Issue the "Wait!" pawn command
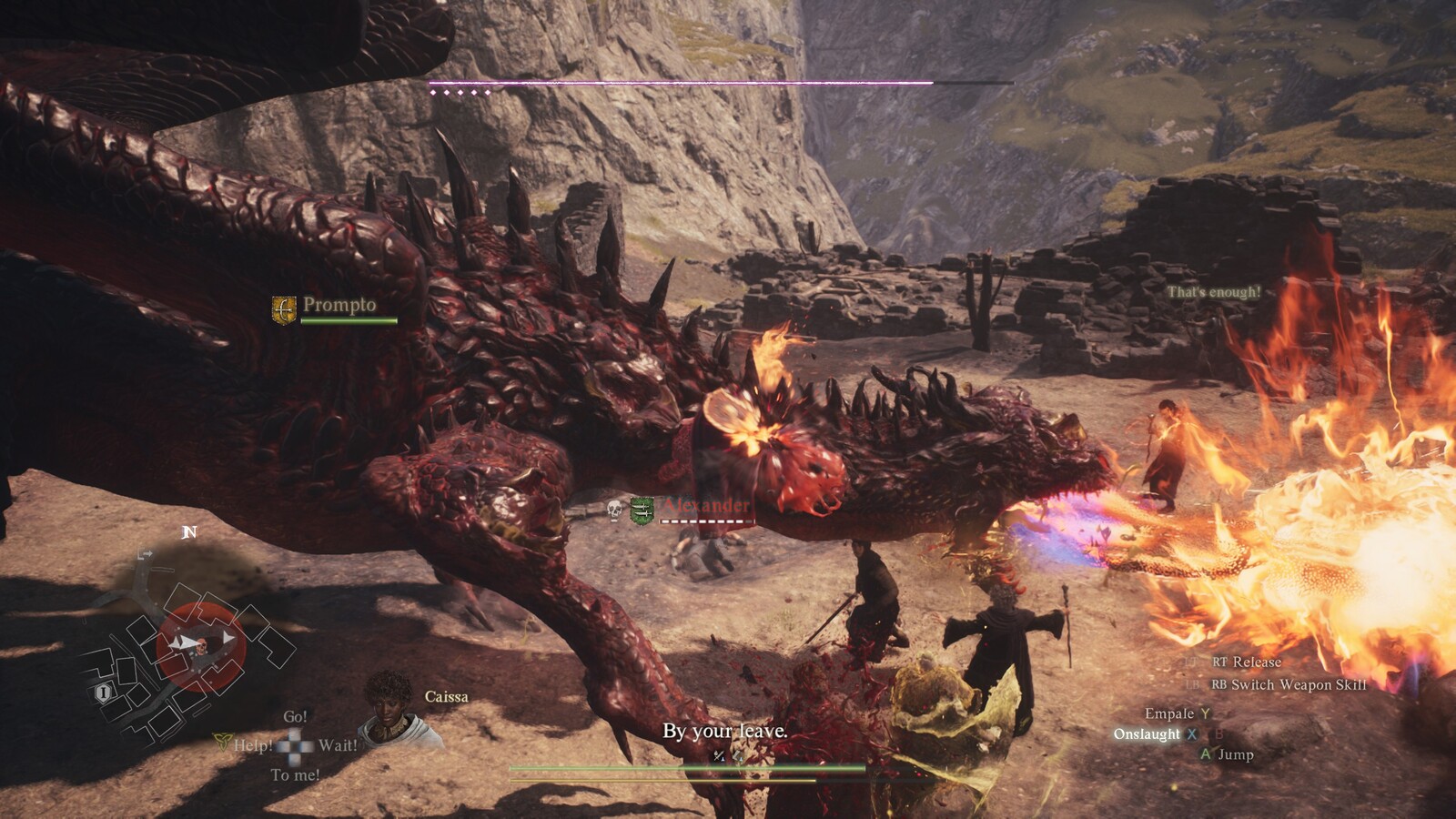 pyautogui.click(x=338, y=746)
